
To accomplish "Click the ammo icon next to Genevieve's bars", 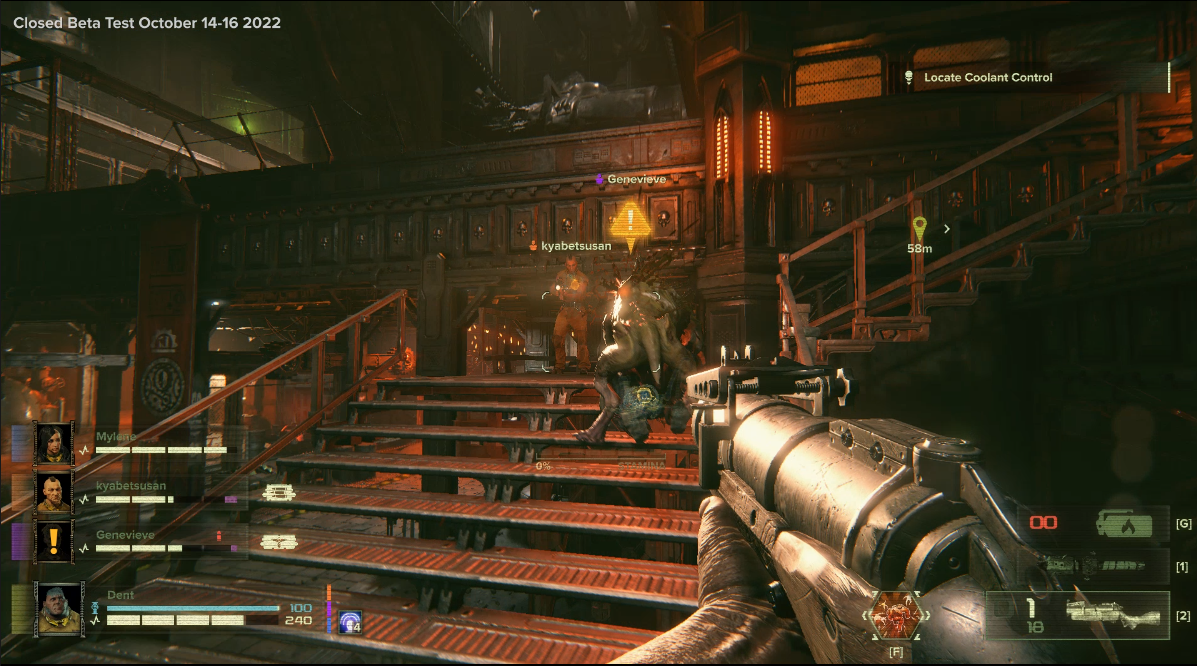I will [277, 542].
